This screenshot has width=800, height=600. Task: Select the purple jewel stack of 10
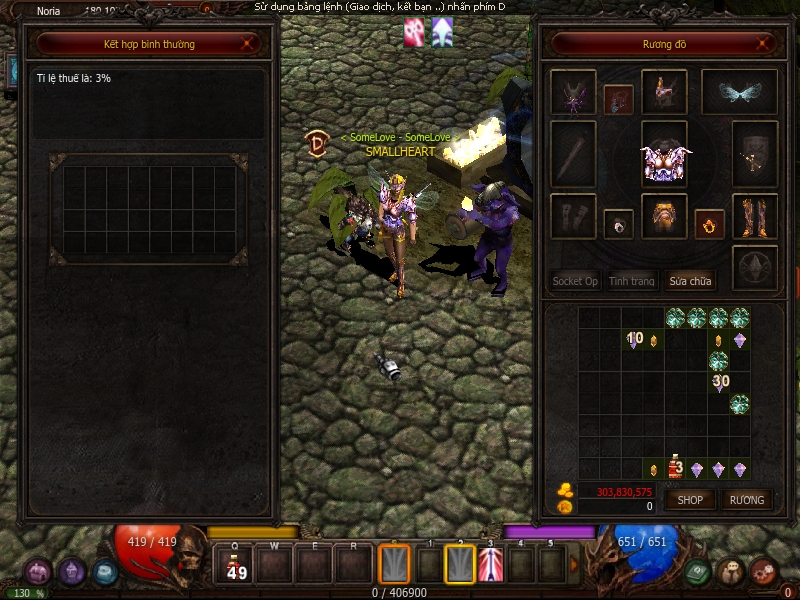pos(633,340)
